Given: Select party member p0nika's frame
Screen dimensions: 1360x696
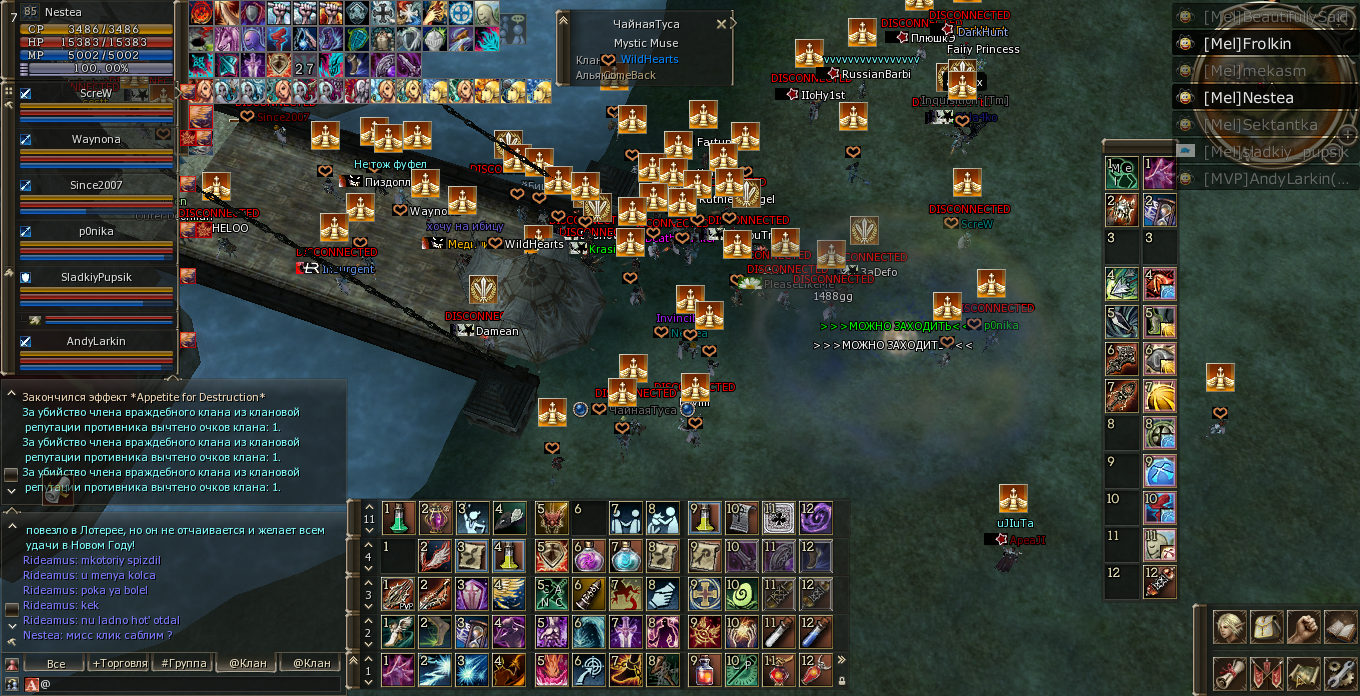Looking at the screenshot, I should pyautogui.click(x=96, y=240).
